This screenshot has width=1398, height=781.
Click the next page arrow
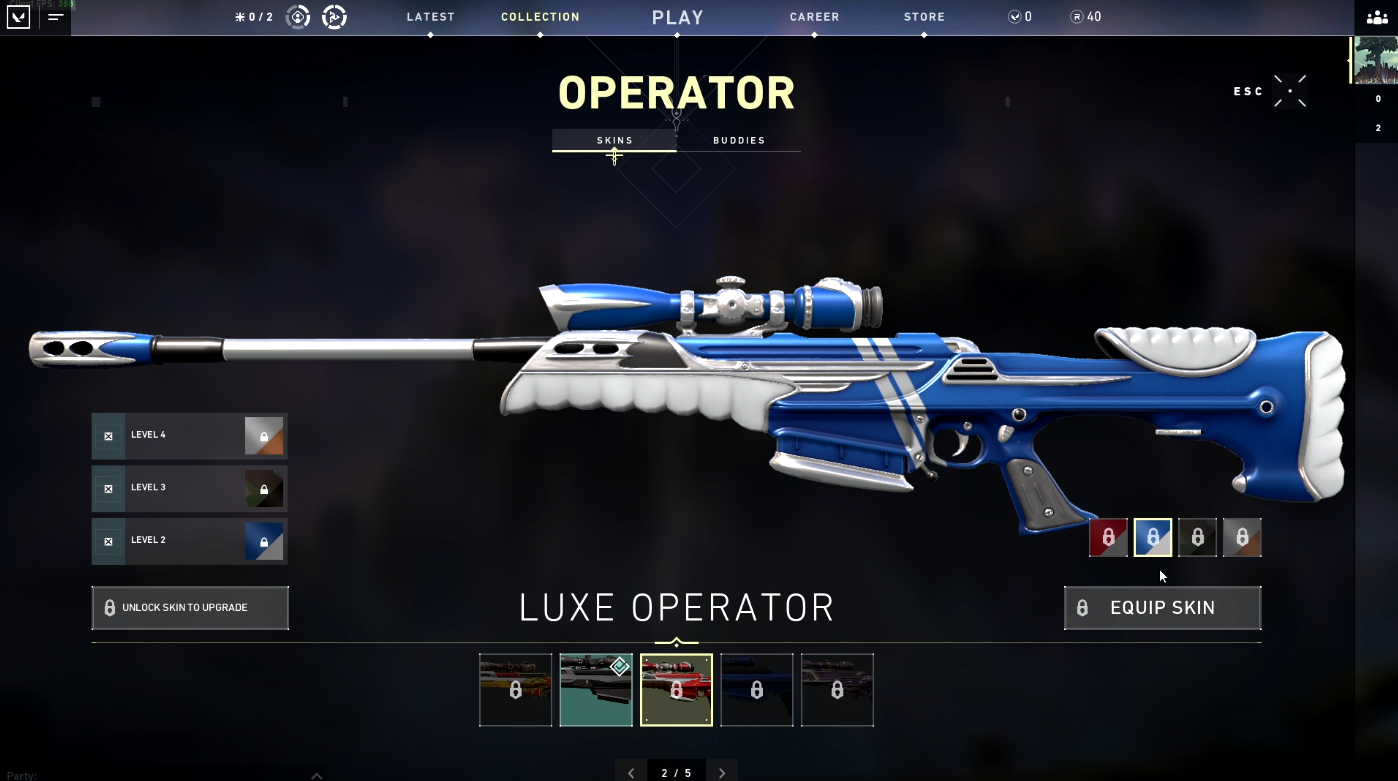722,771
